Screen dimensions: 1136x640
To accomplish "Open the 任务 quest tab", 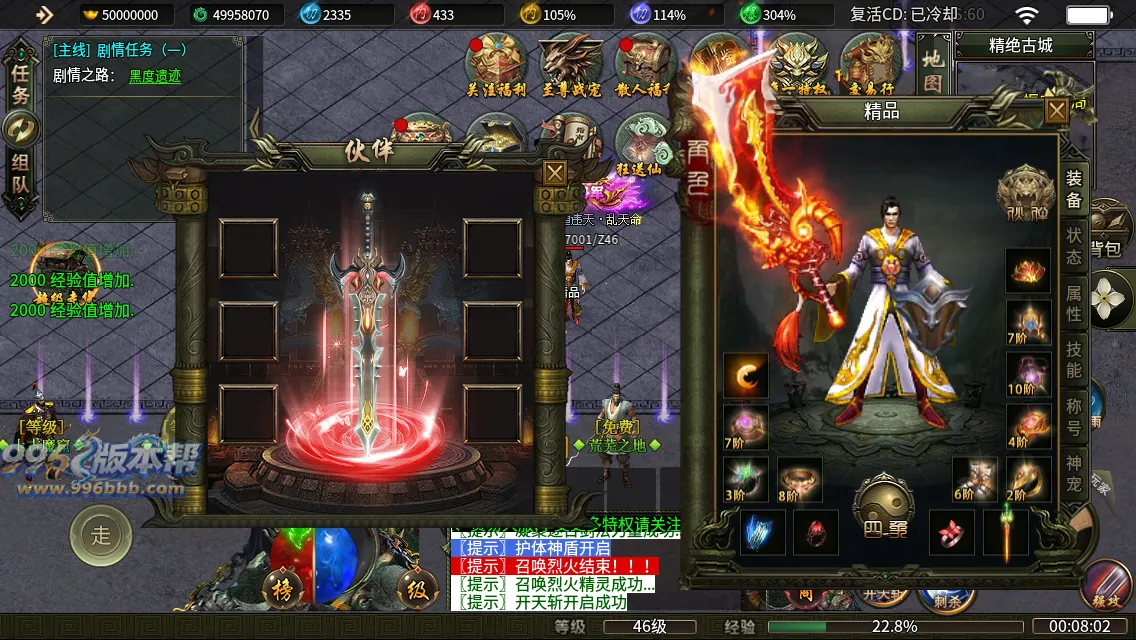I will (20, 83).
